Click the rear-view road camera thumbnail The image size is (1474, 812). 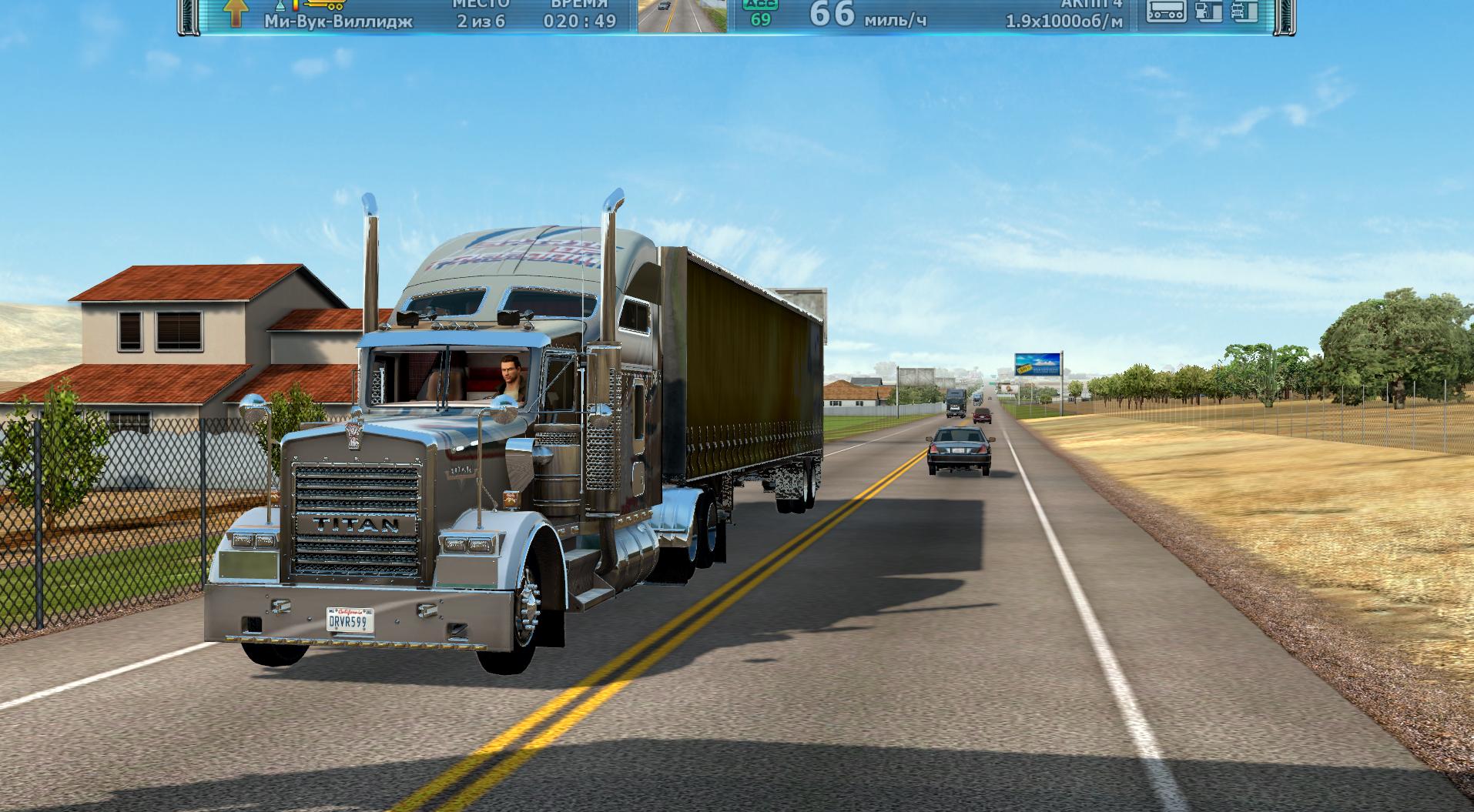[x=682, y=15]
